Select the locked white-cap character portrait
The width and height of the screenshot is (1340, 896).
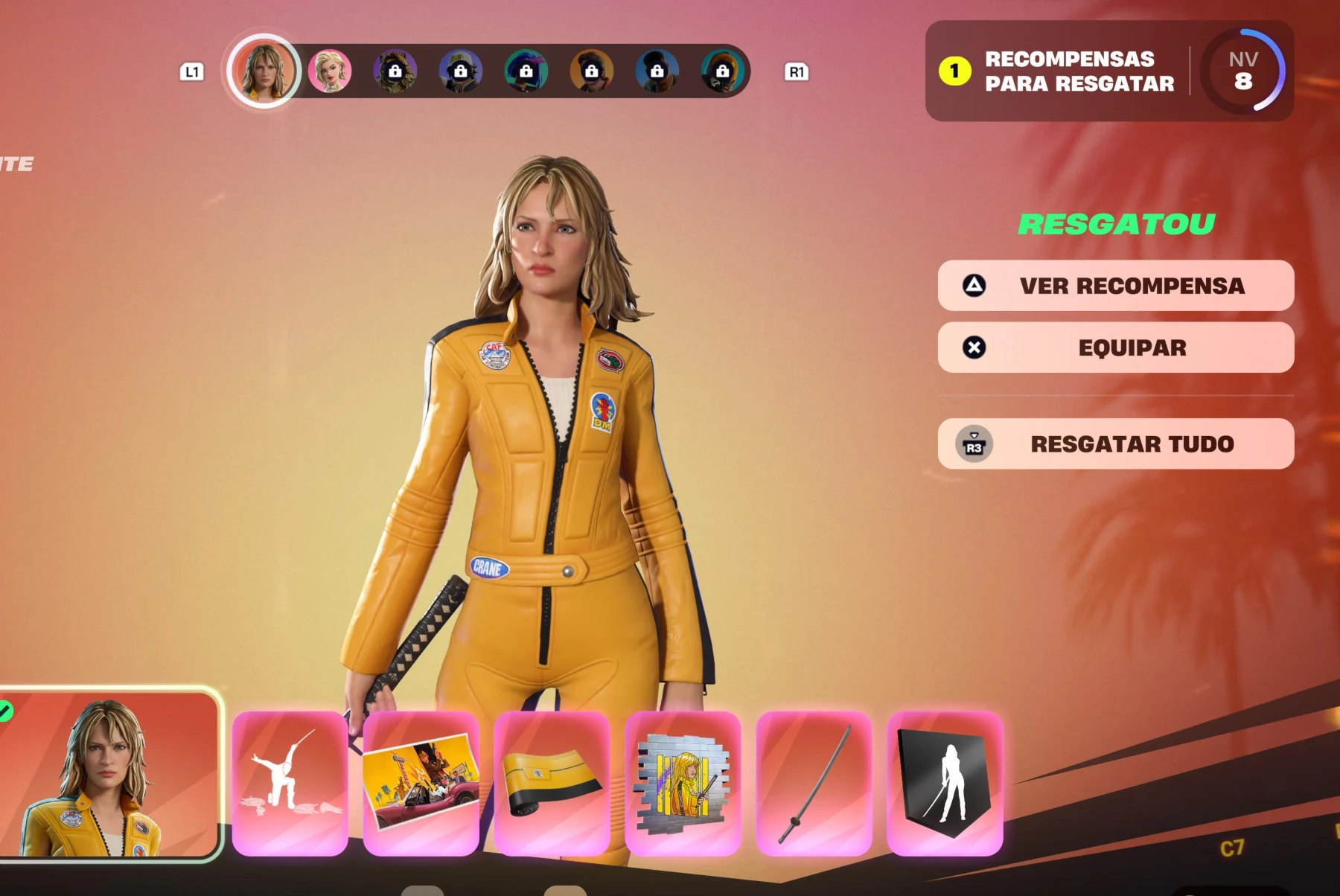click(461, 71)
